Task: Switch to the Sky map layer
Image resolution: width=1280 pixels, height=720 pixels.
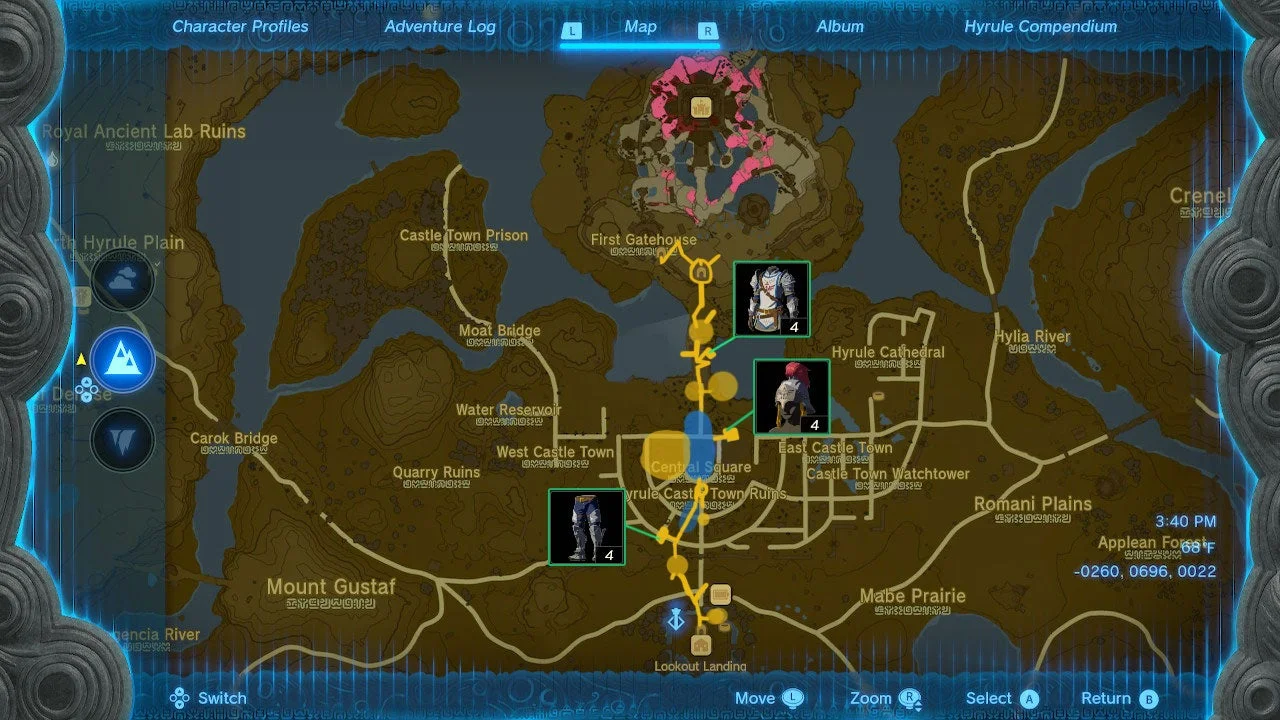Action: pyautogui.click(x=123, y=281)
